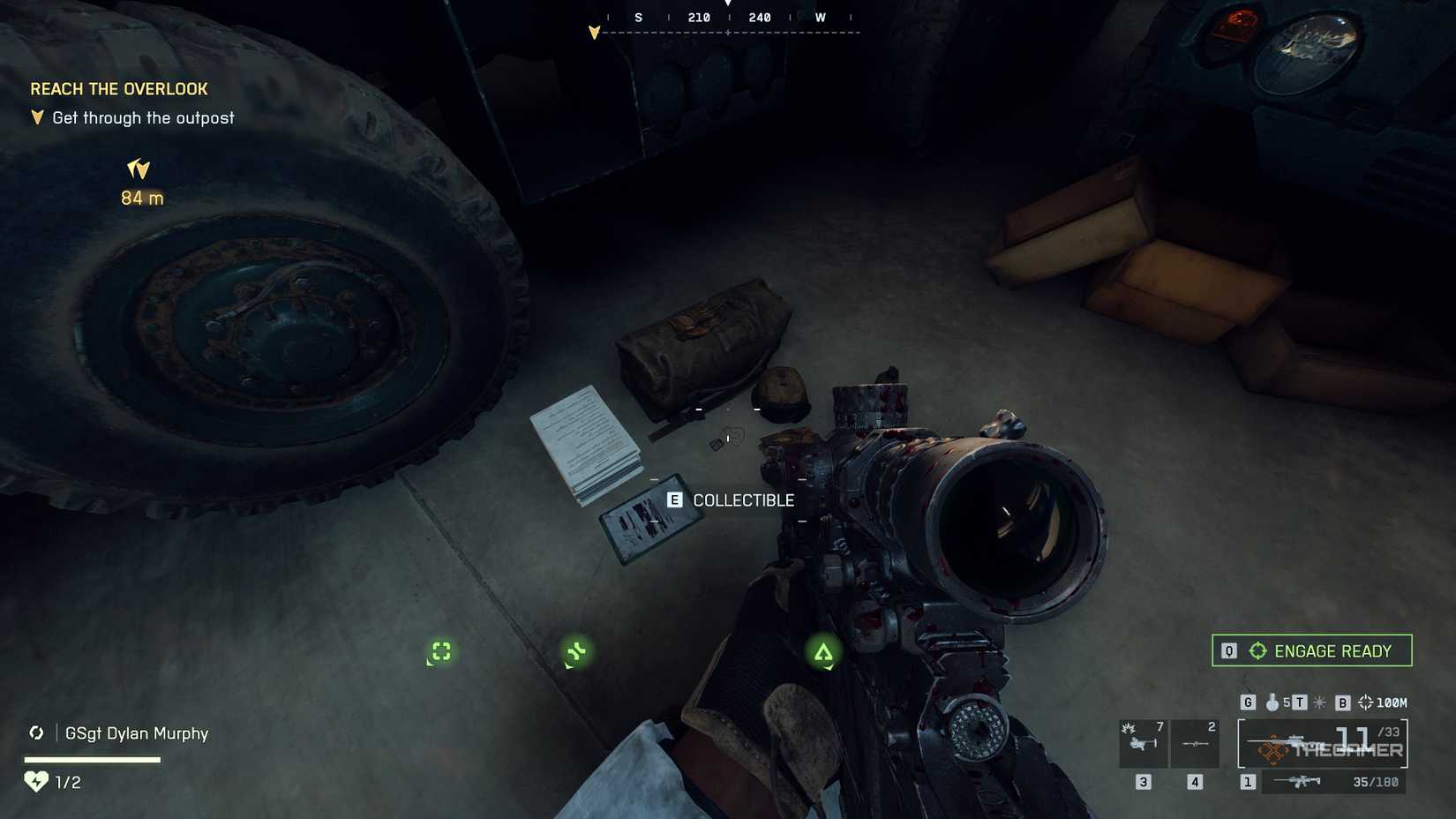Click the 35/180 reserve ammo counter

[x=1374, y=782]
